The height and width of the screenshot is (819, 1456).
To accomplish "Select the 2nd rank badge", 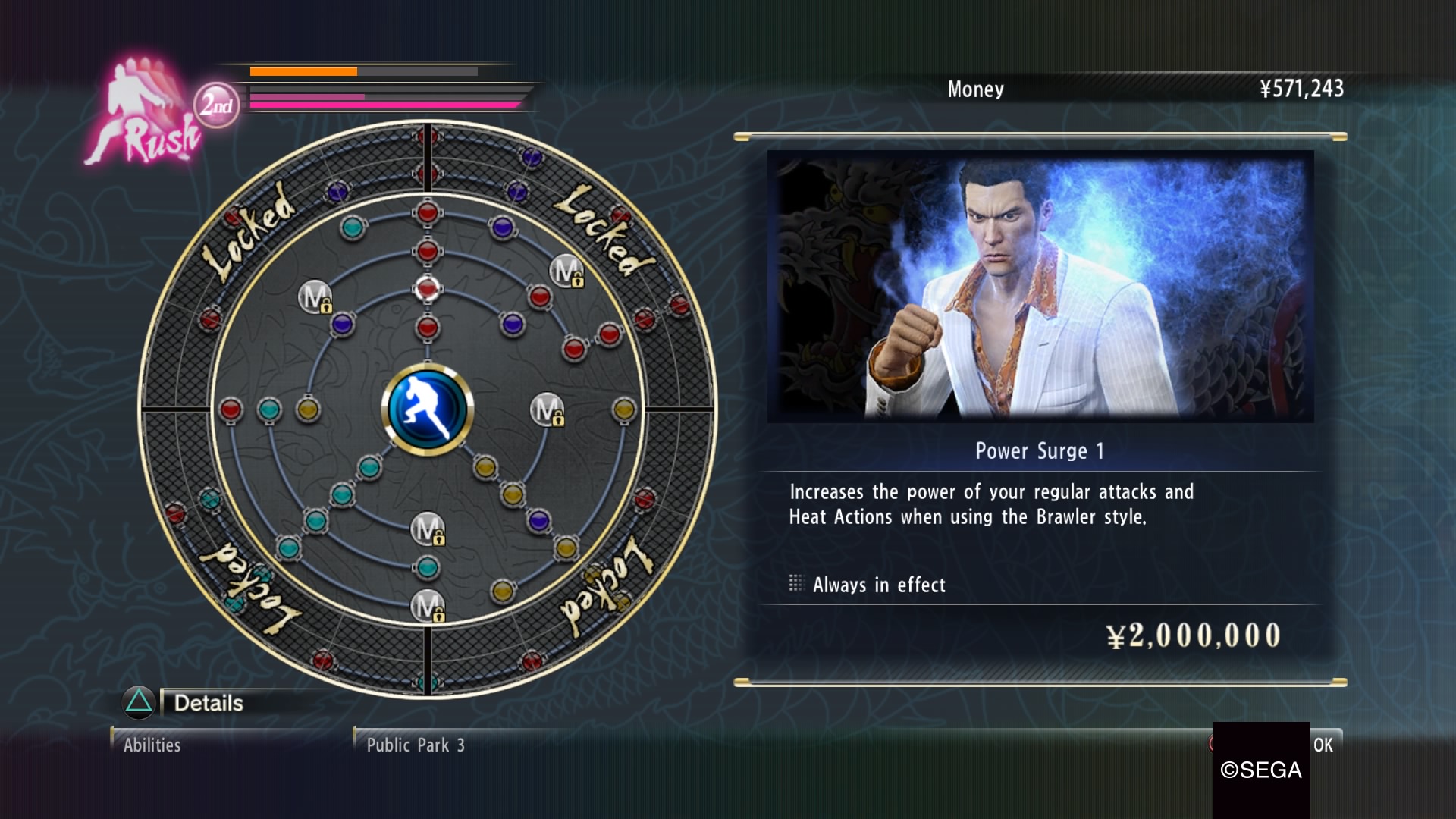I will 217,105.
